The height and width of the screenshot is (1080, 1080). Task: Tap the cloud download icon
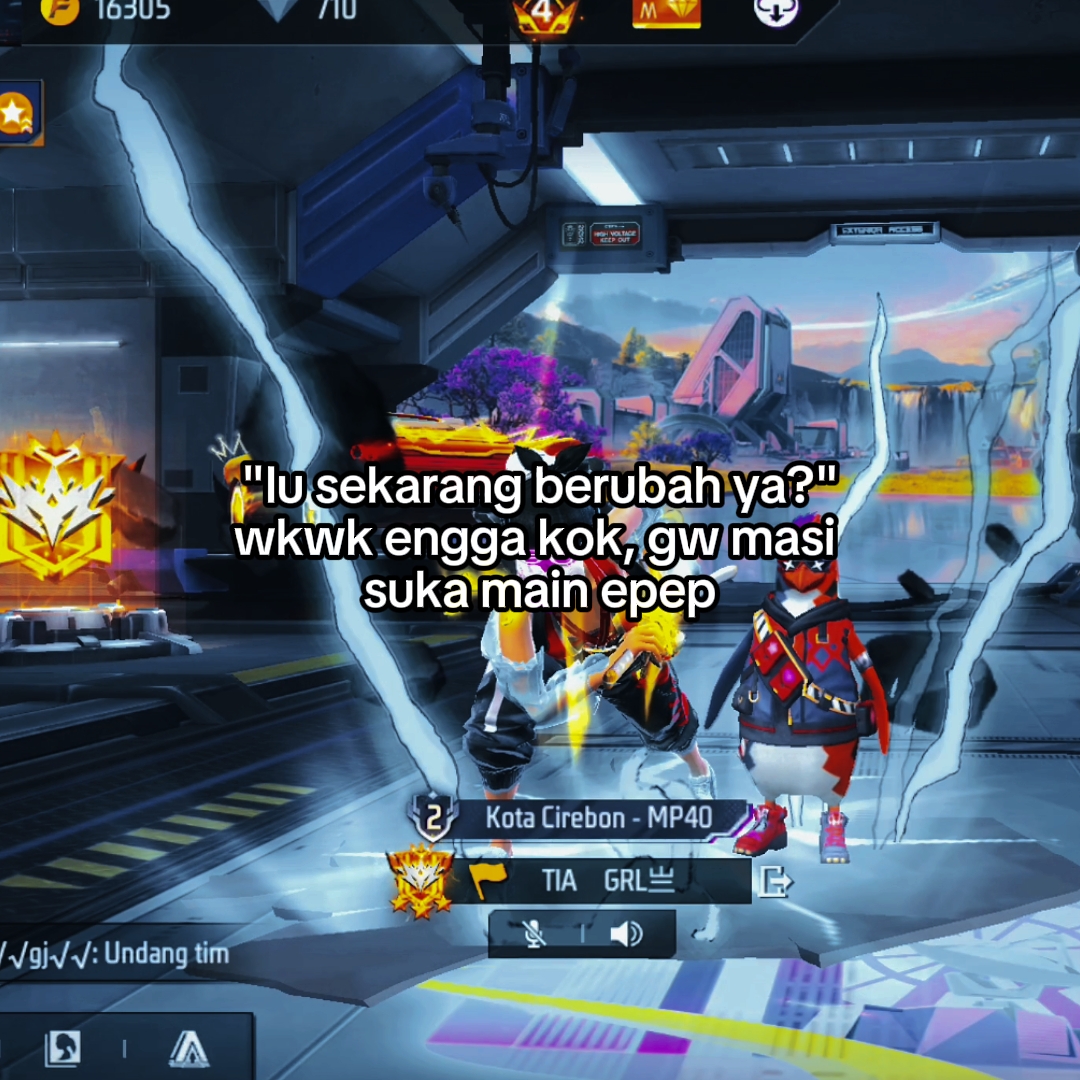click(776, 11)
